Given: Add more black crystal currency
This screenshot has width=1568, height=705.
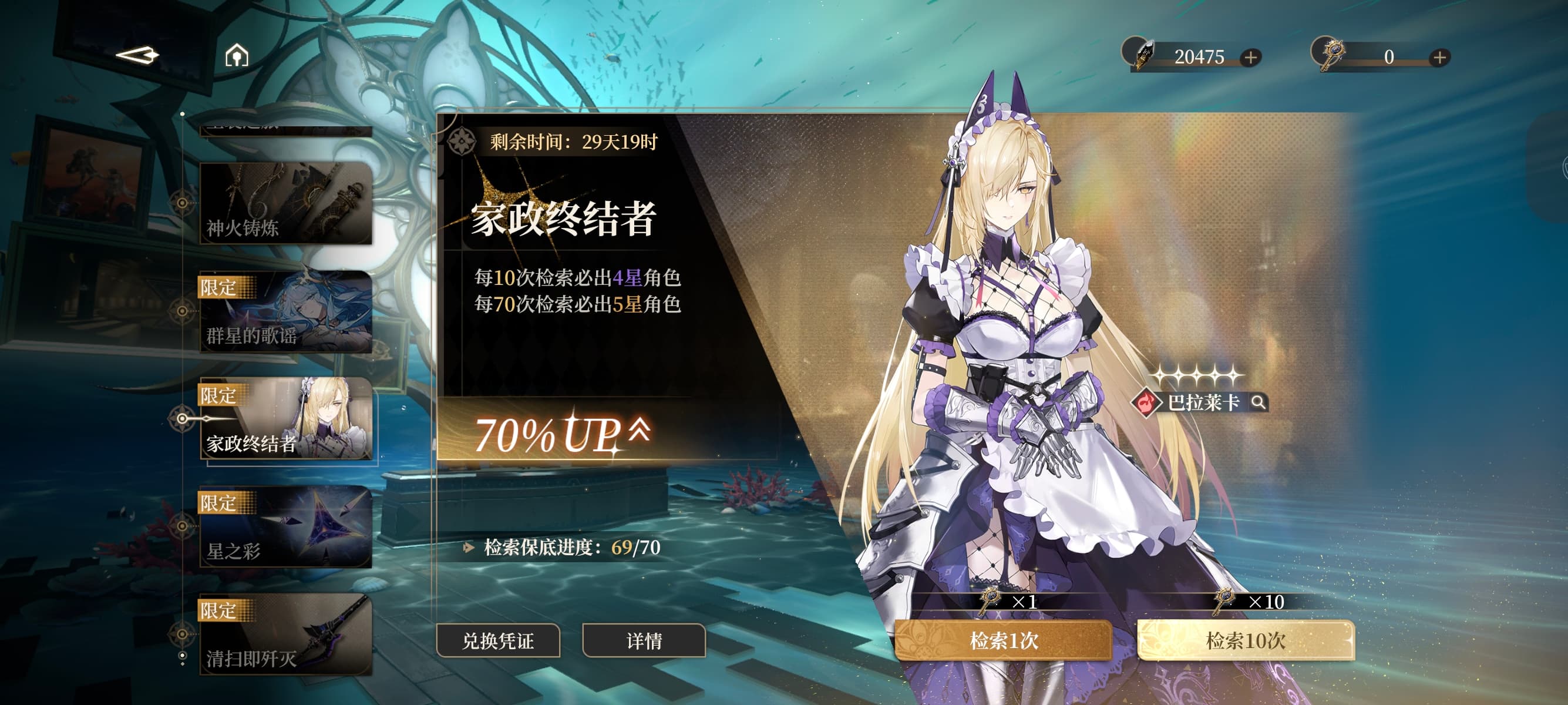Looking at the screenshot, I should [1251, 57].
